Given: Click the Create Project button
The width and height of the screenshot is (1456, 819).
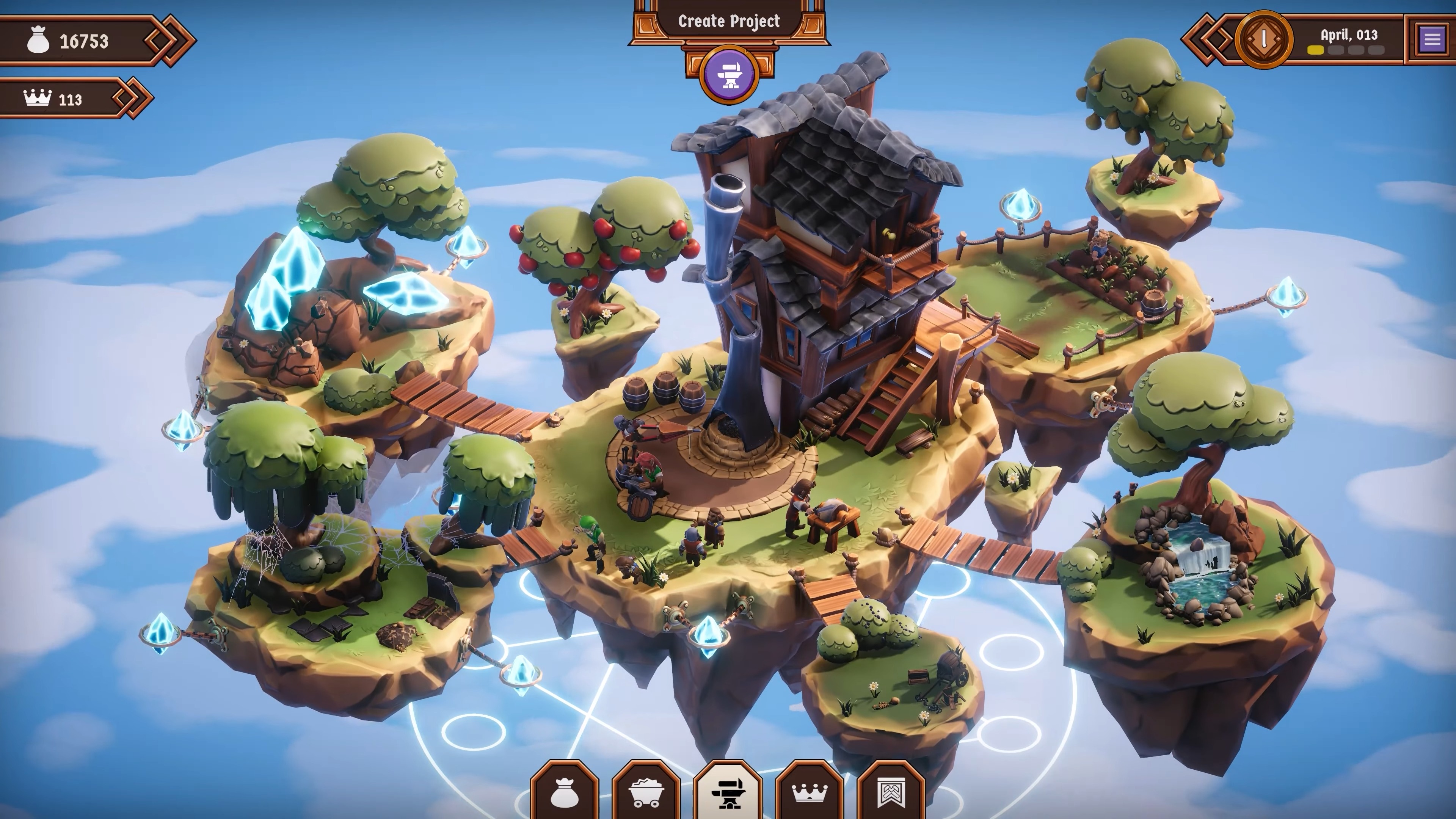Looking at the screenshot, I should coord(728,22).
